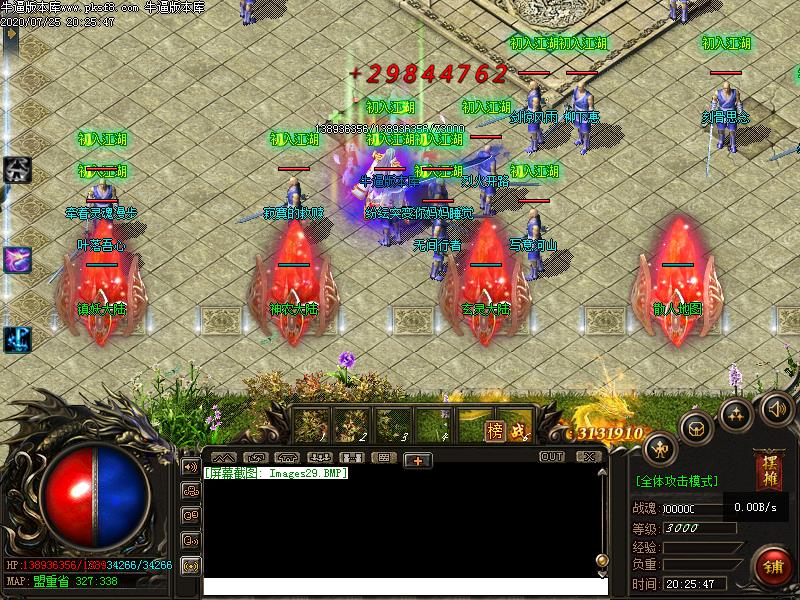Open the 榜 ranking button

point(494,430)
